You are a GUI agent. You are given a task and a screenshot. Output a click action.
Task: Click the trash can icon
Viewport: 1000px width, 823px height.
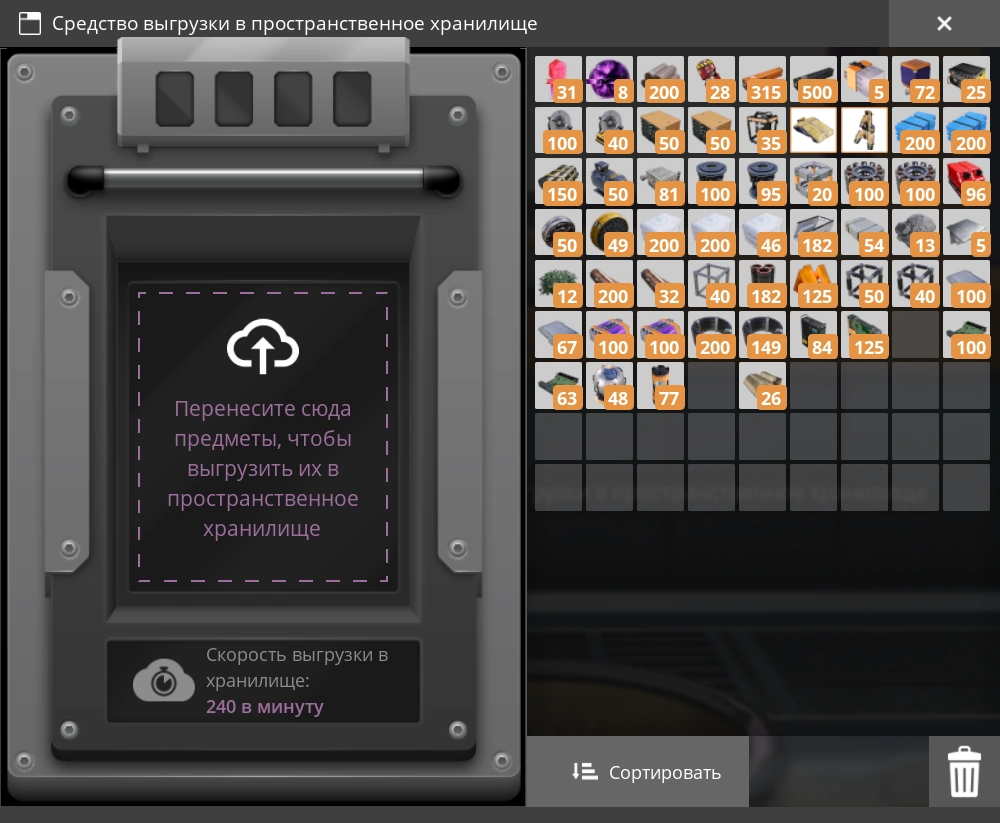964,772
